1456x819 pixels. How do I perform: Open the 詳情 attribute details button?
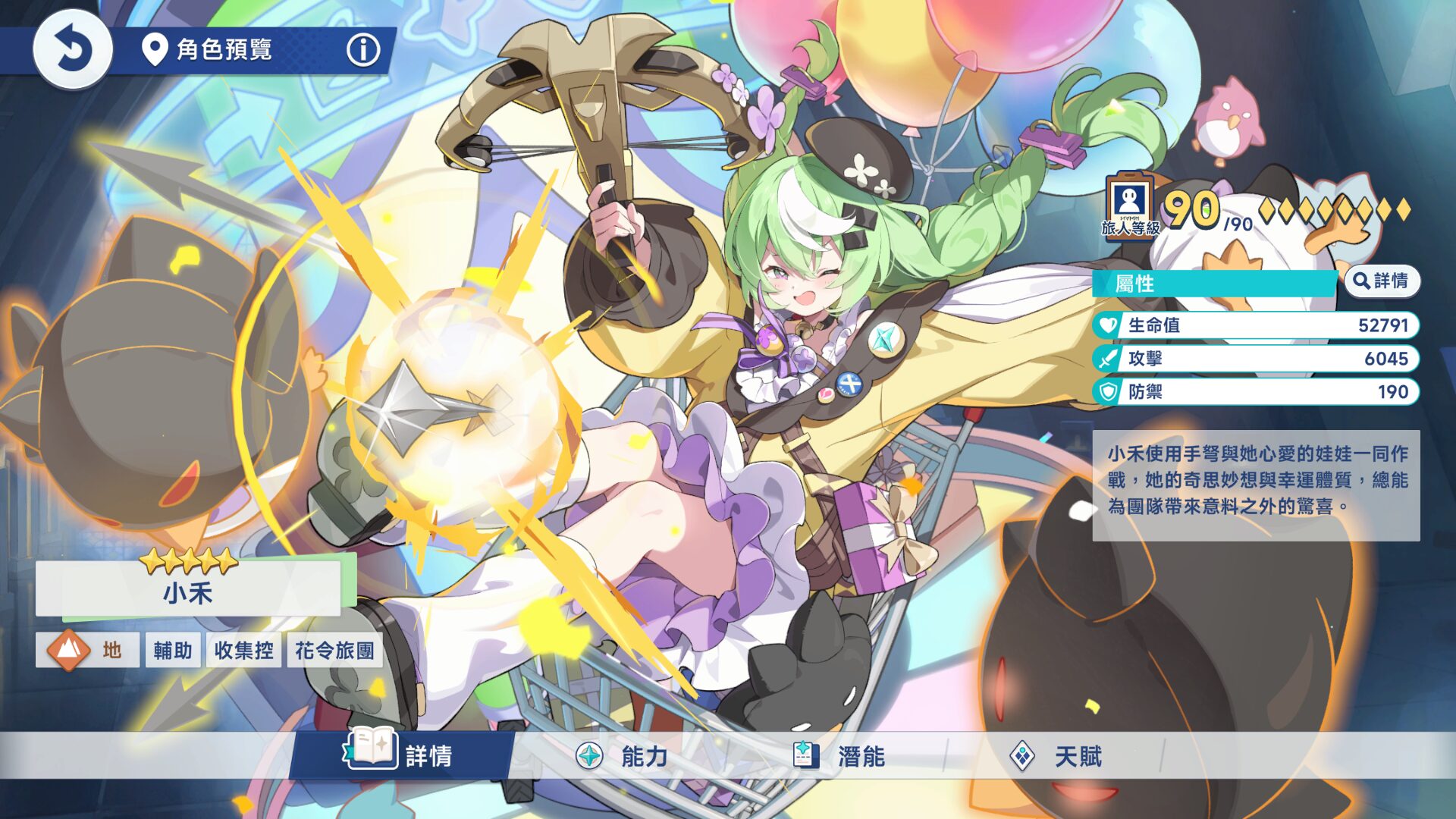point(1382,281)
